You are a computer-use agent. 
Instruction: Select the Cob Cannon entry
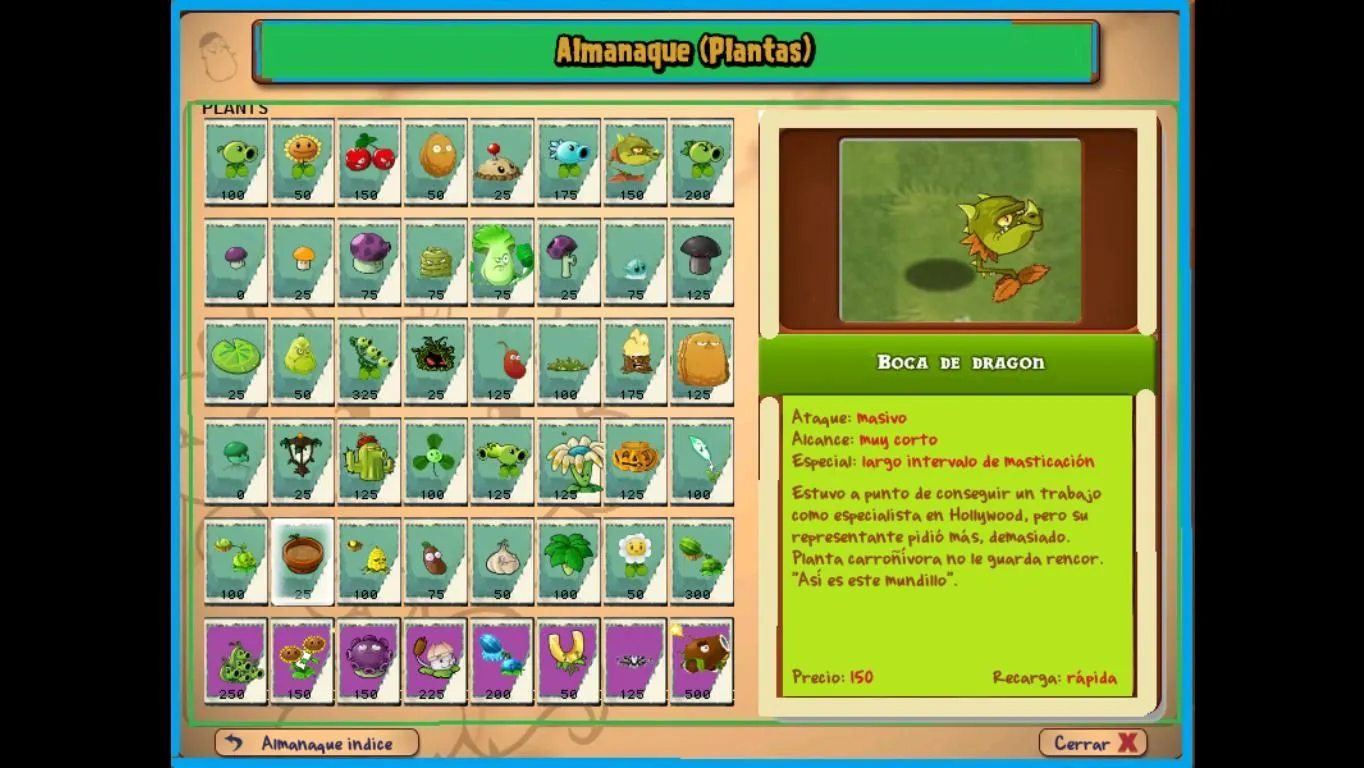click(x=701, y=660)
